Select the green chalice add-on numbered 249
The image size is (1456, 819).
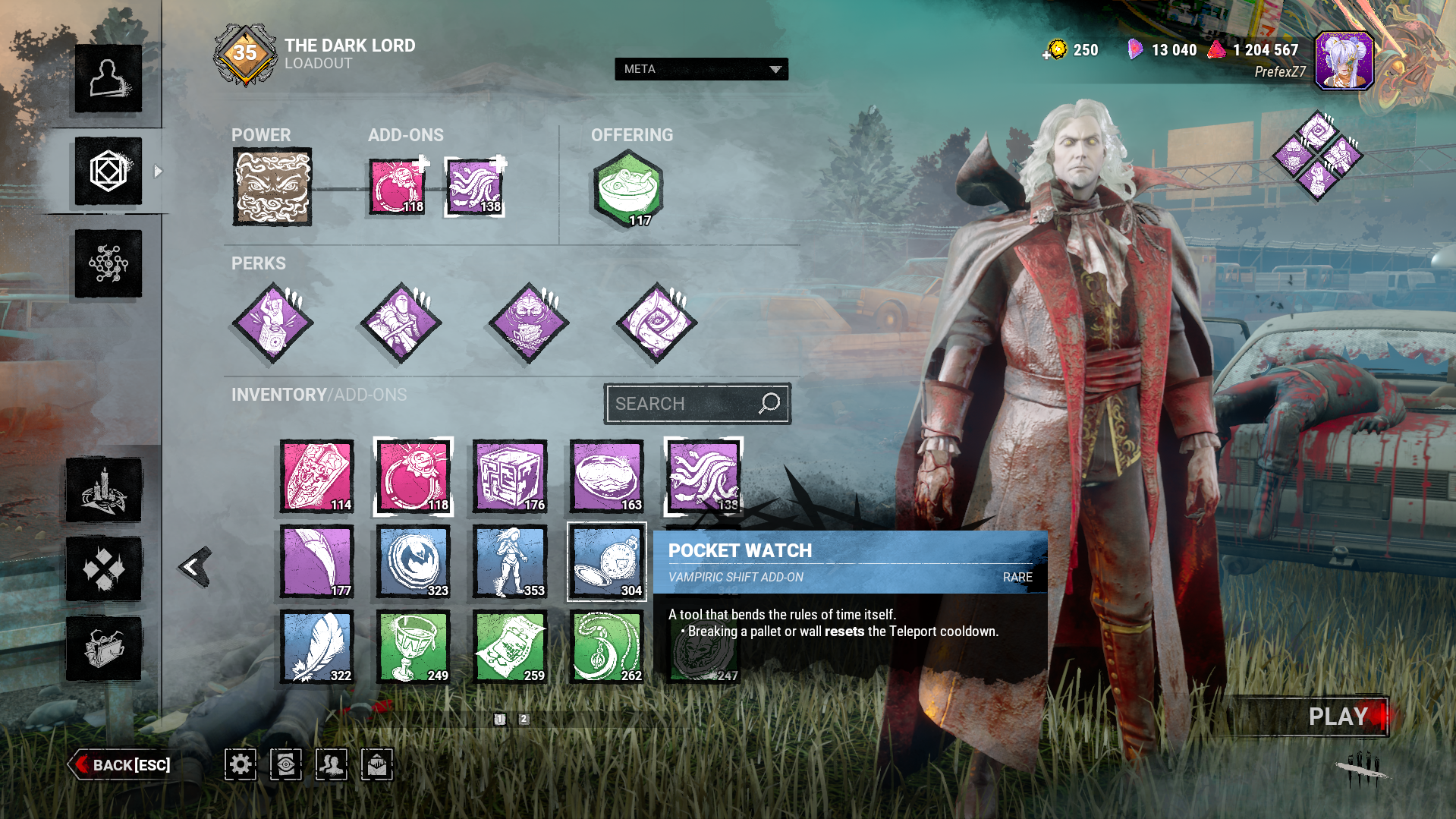click(x=414, y=647)
